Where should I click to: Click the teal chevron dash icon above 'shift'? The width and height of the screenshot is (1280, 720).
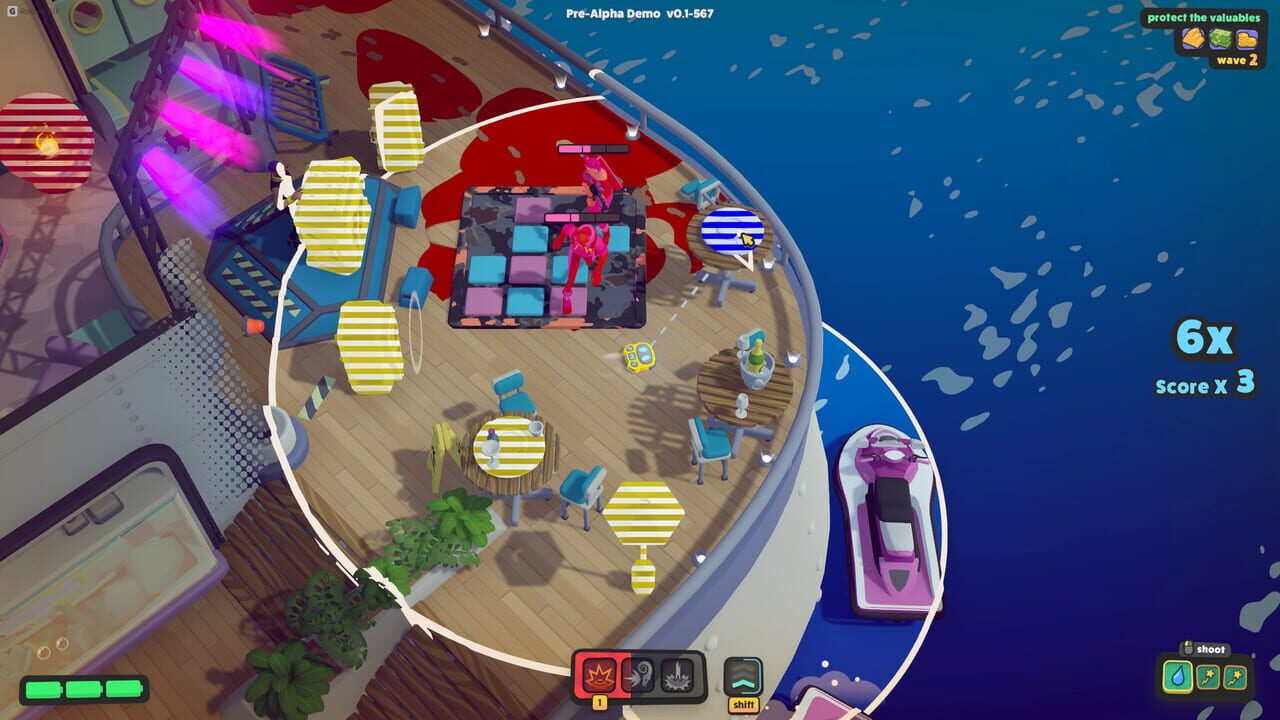[x=743, y=674]
